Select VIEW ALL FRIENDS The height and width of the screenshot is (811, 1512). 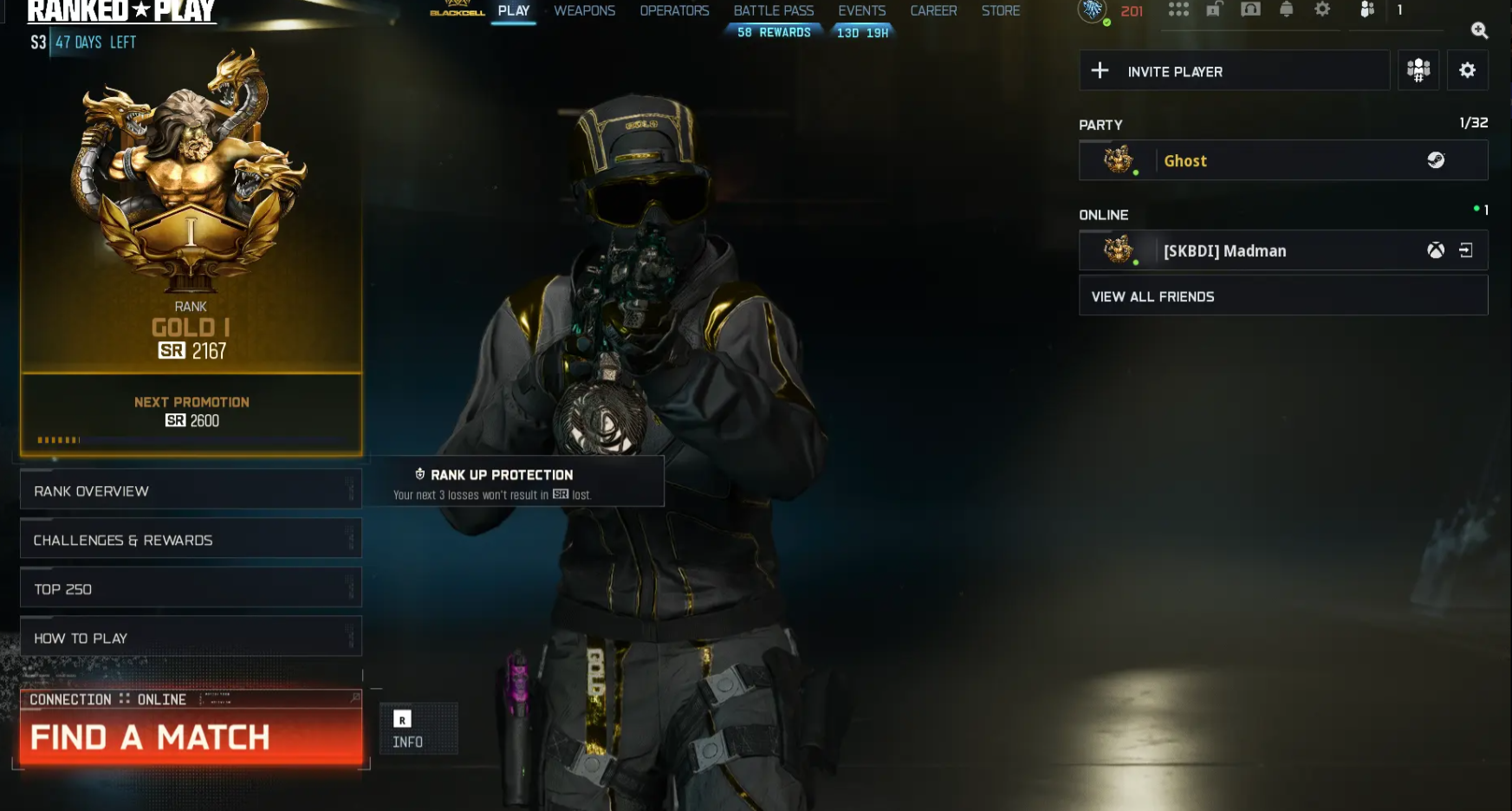pyautogui.click(x=1153, y=295)
